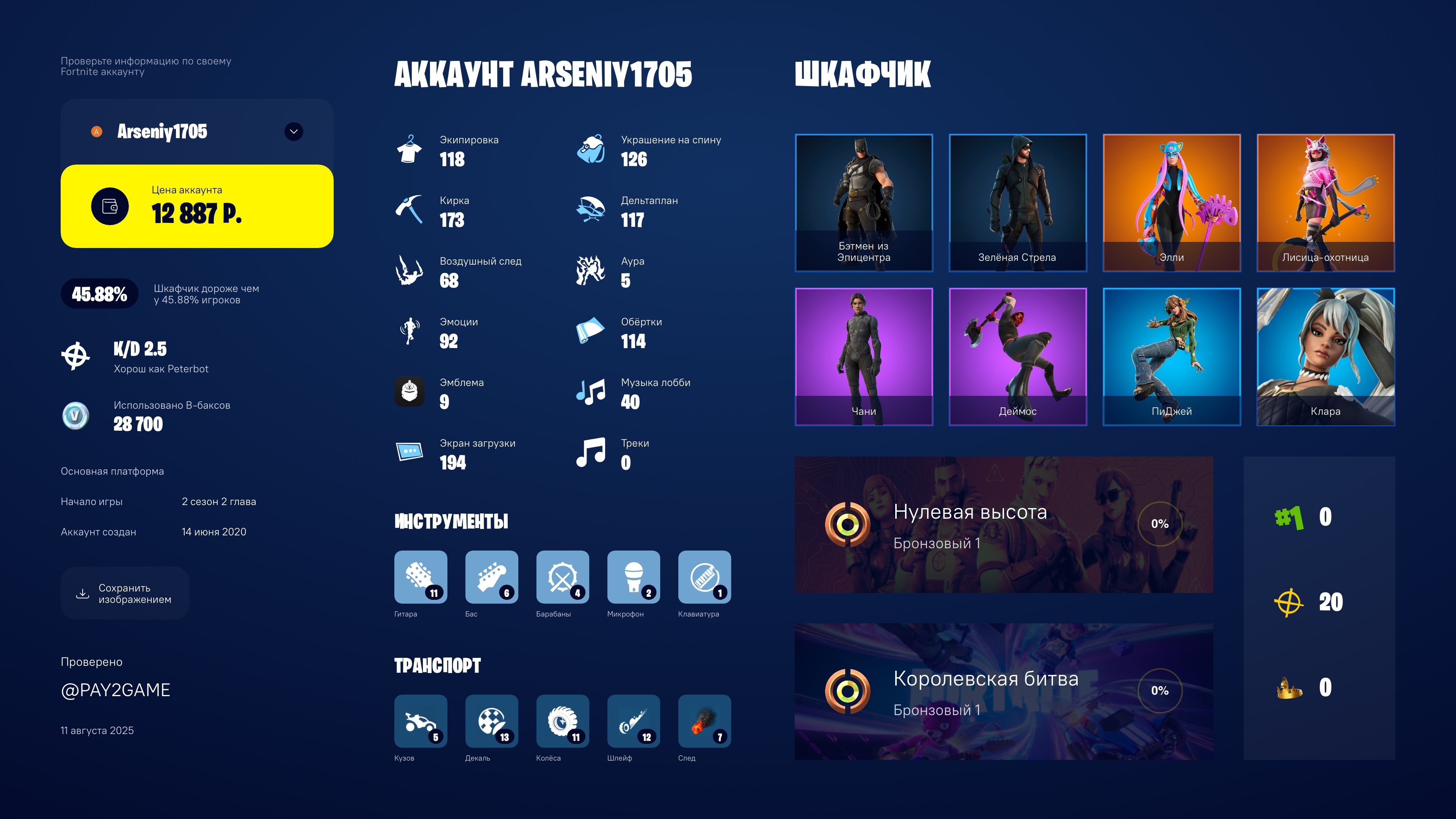The width and height of the screenshot is (1456, 819).
Task: Expand the Arseniy1705 username dropdown
Action: (295, 131)
